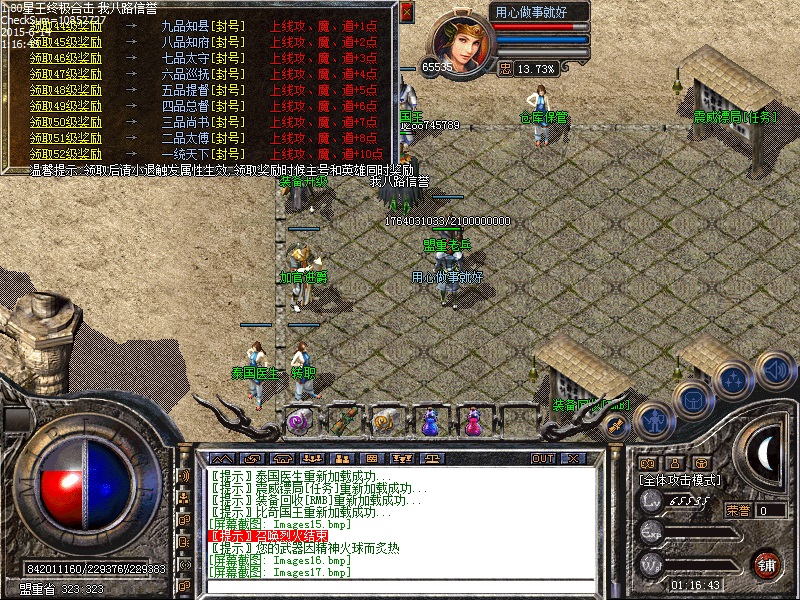Image resolution: width=800 pixels, height=600 pixels.
Task: Click the OUT button above the chat
Action: 543,458
